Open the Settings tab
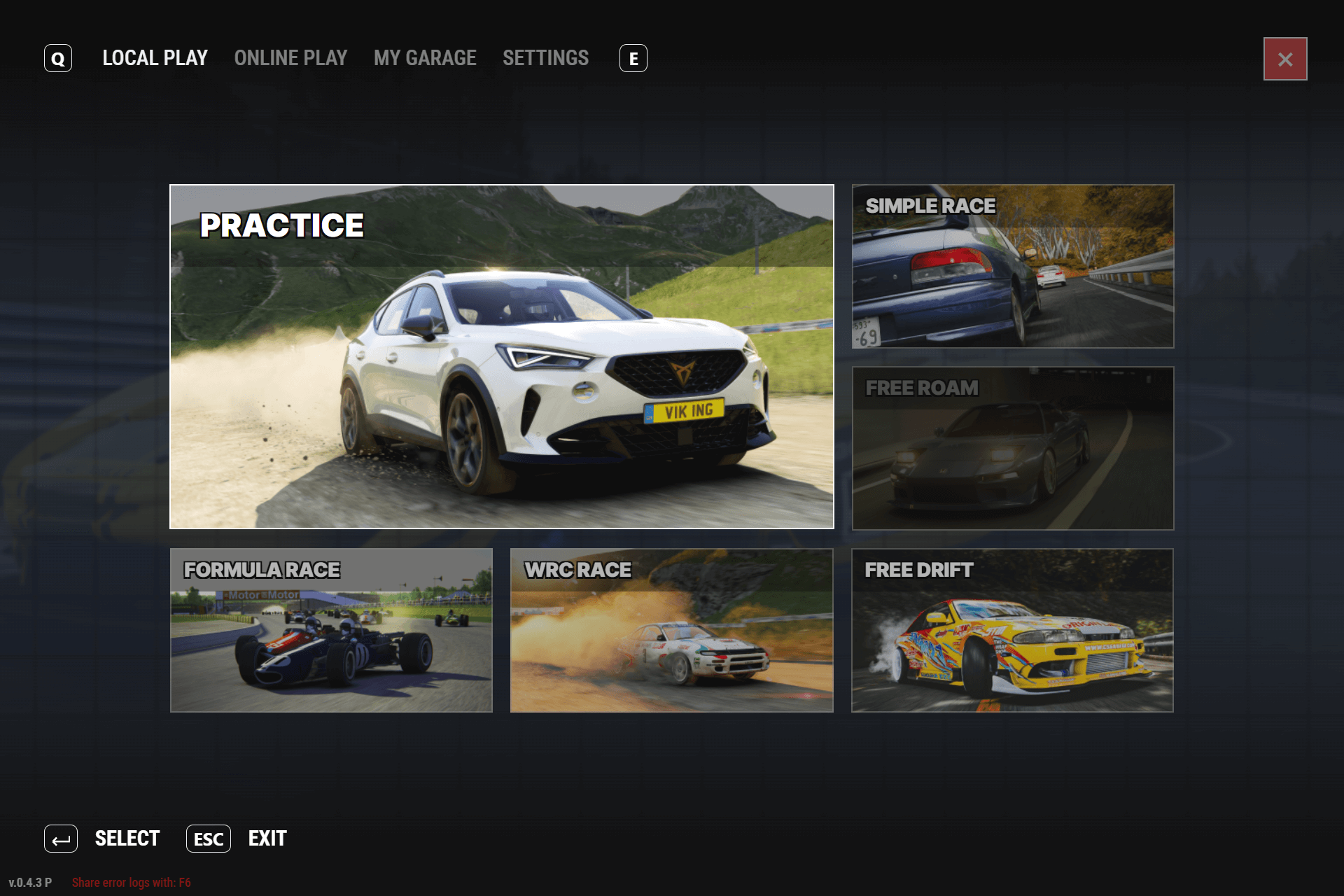The image size is (1344, 896). (545, 58)
